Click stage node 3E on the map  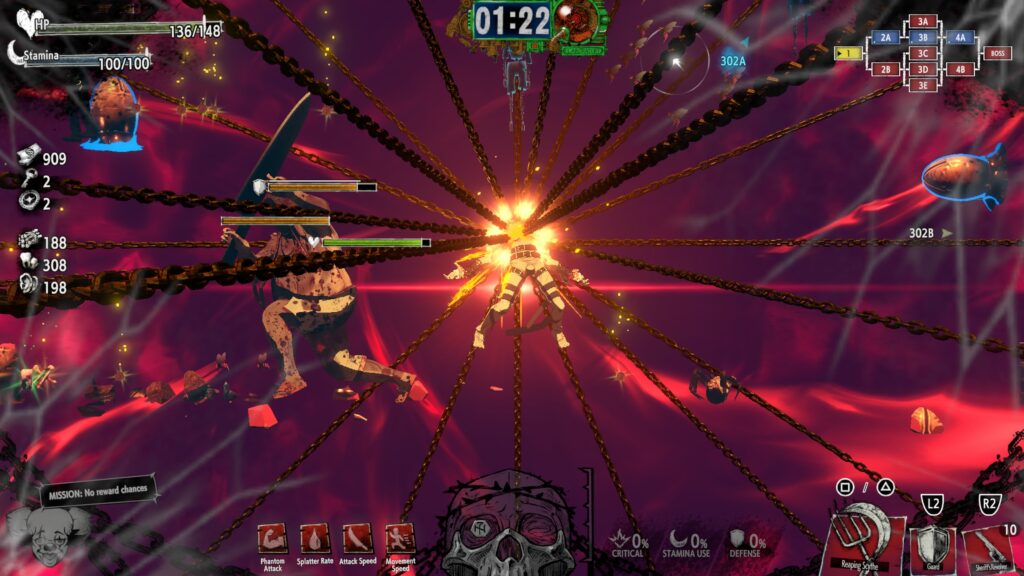tap(923, 85)
